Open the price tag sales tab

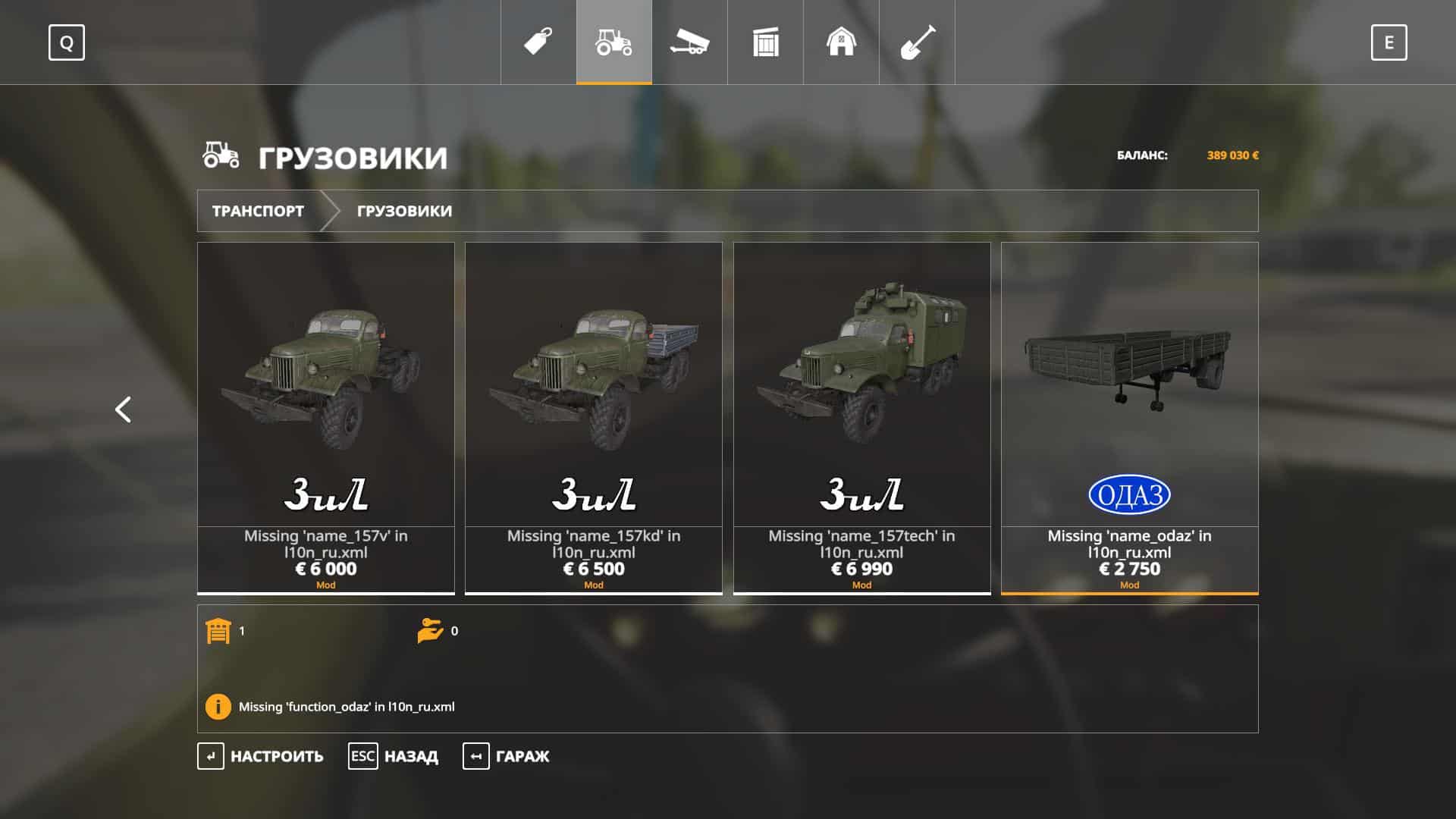[x=538, y=42]
